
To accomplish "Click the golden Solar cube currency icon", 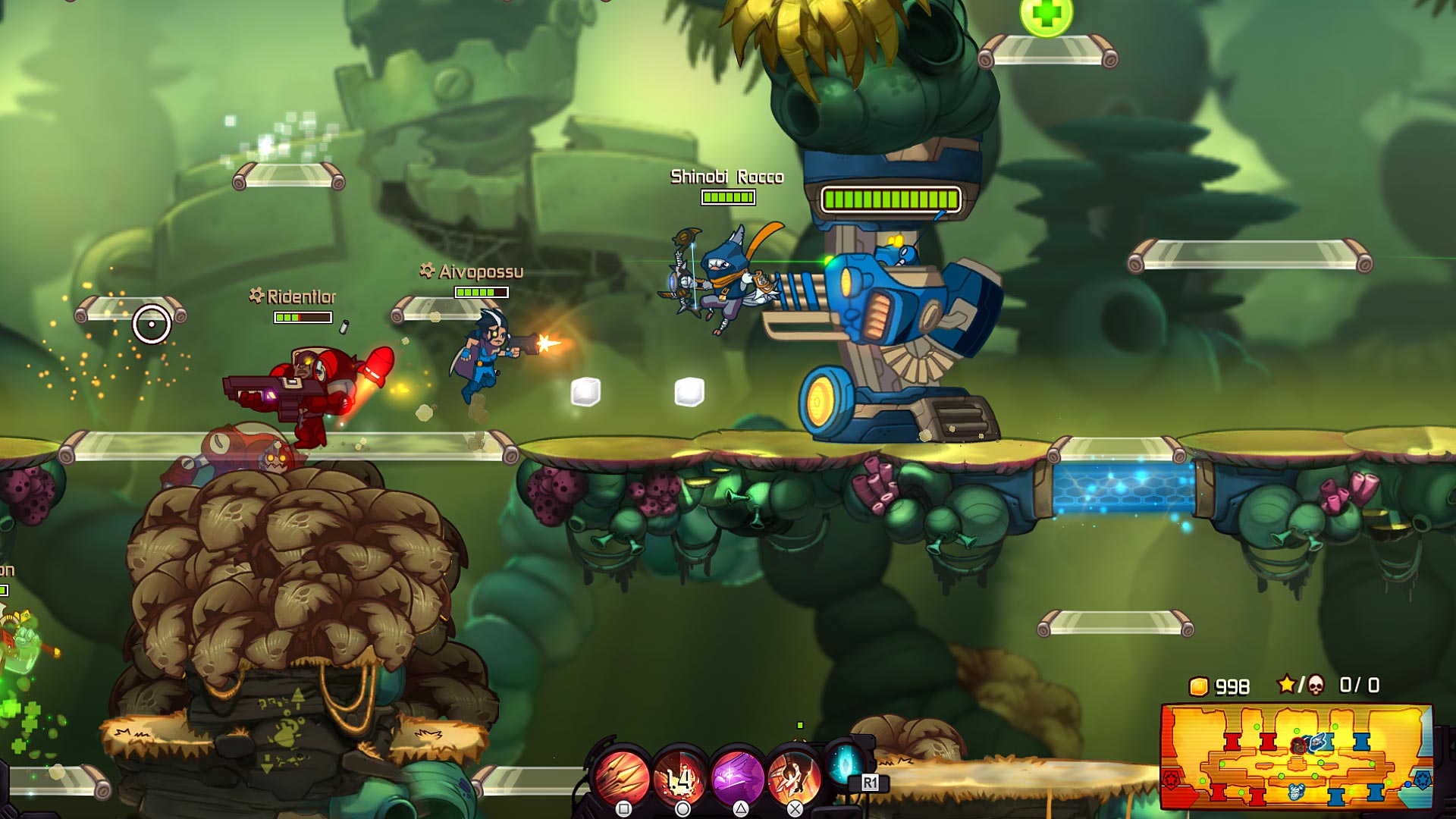I will click(1200, 686).
